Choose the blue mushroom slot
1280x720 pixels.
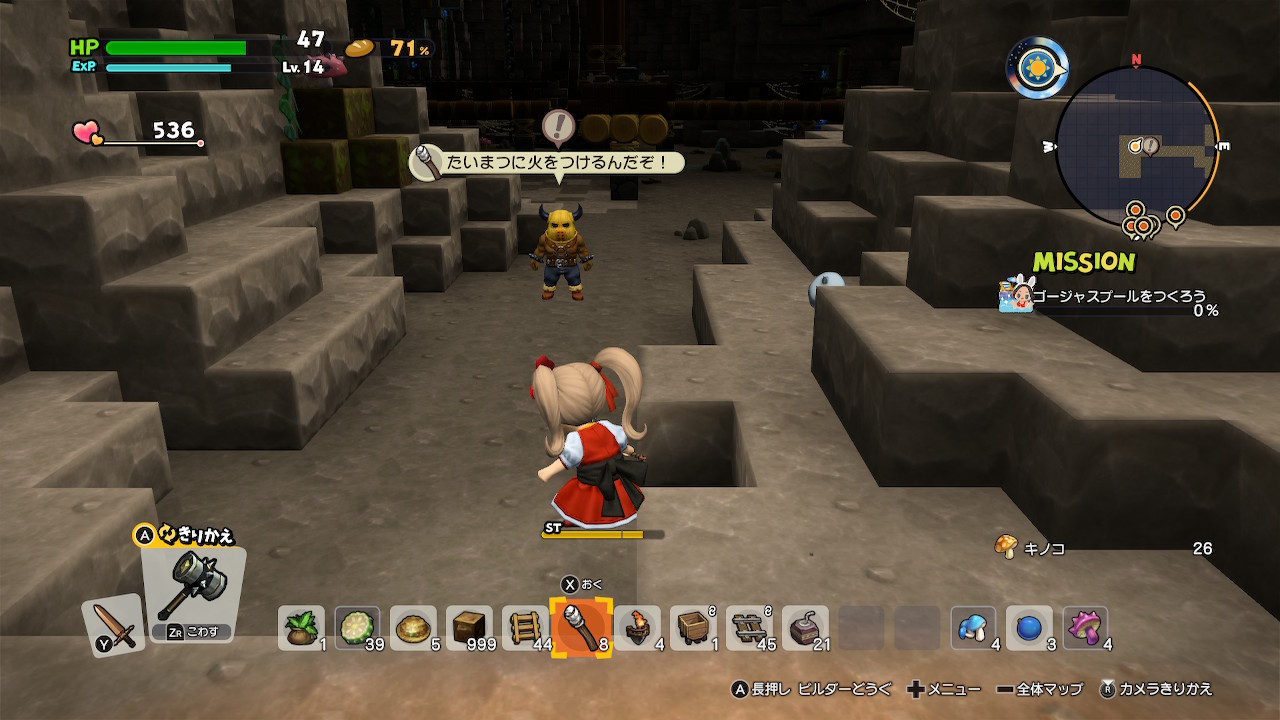click(973, 628)
